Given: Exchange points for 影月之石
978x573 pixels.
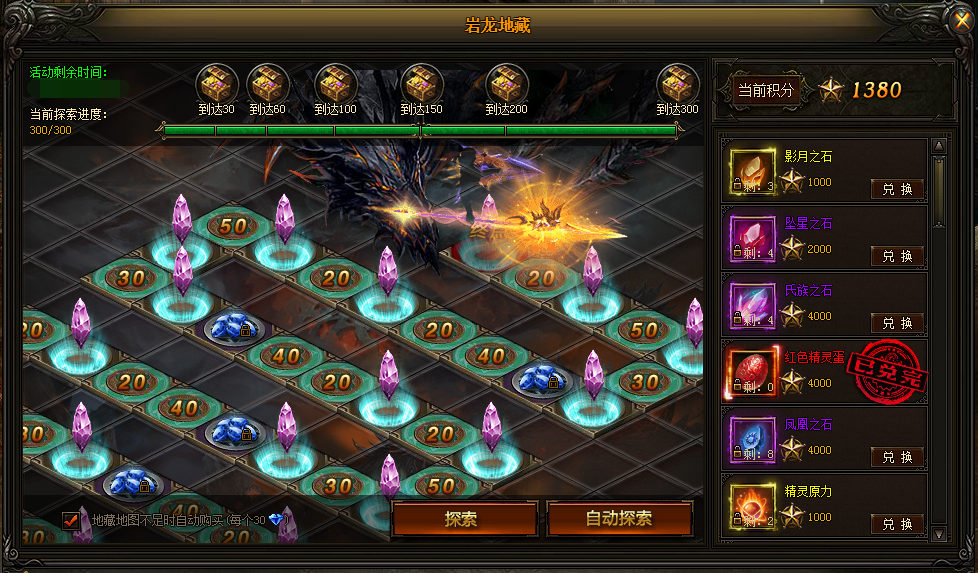Looking at the screenshot, I should click(897, 189).
